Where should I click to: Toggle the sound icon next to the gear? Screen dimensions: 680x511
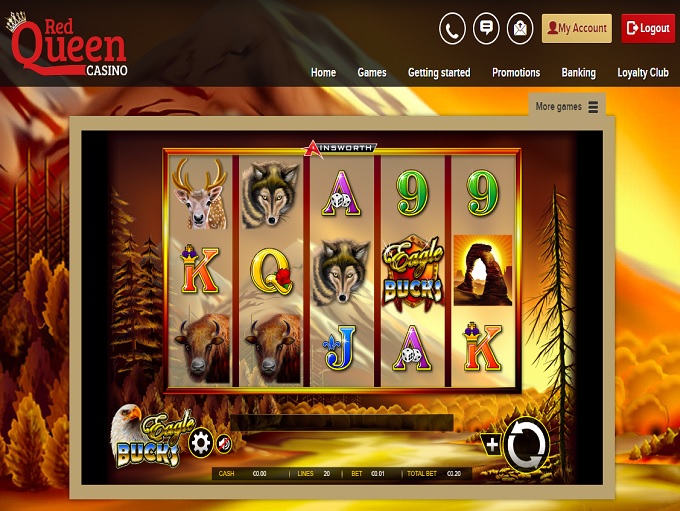click(x=224, y=443)
